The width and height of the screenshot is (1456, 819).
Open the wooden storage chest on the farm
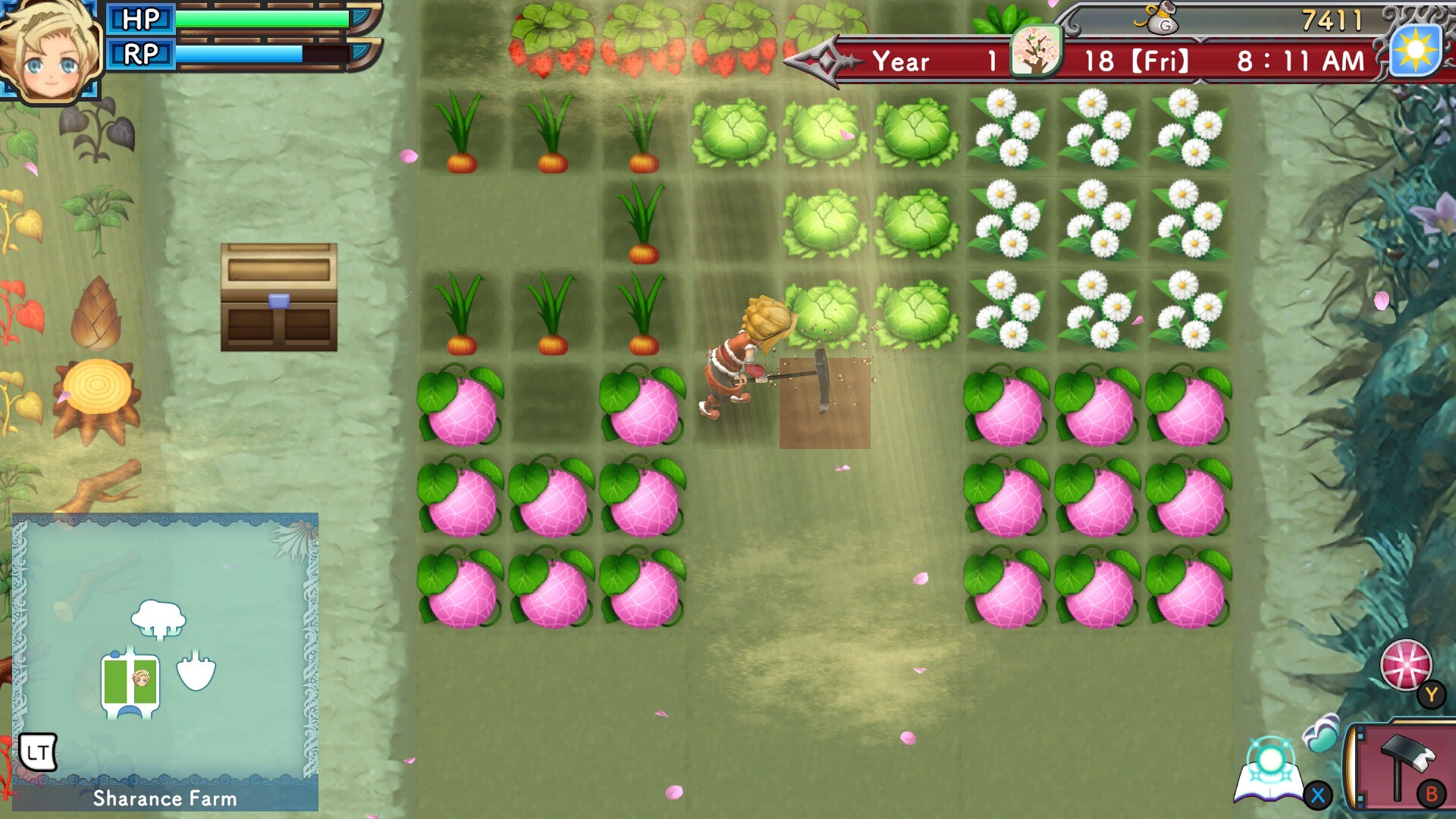point(278,297)
